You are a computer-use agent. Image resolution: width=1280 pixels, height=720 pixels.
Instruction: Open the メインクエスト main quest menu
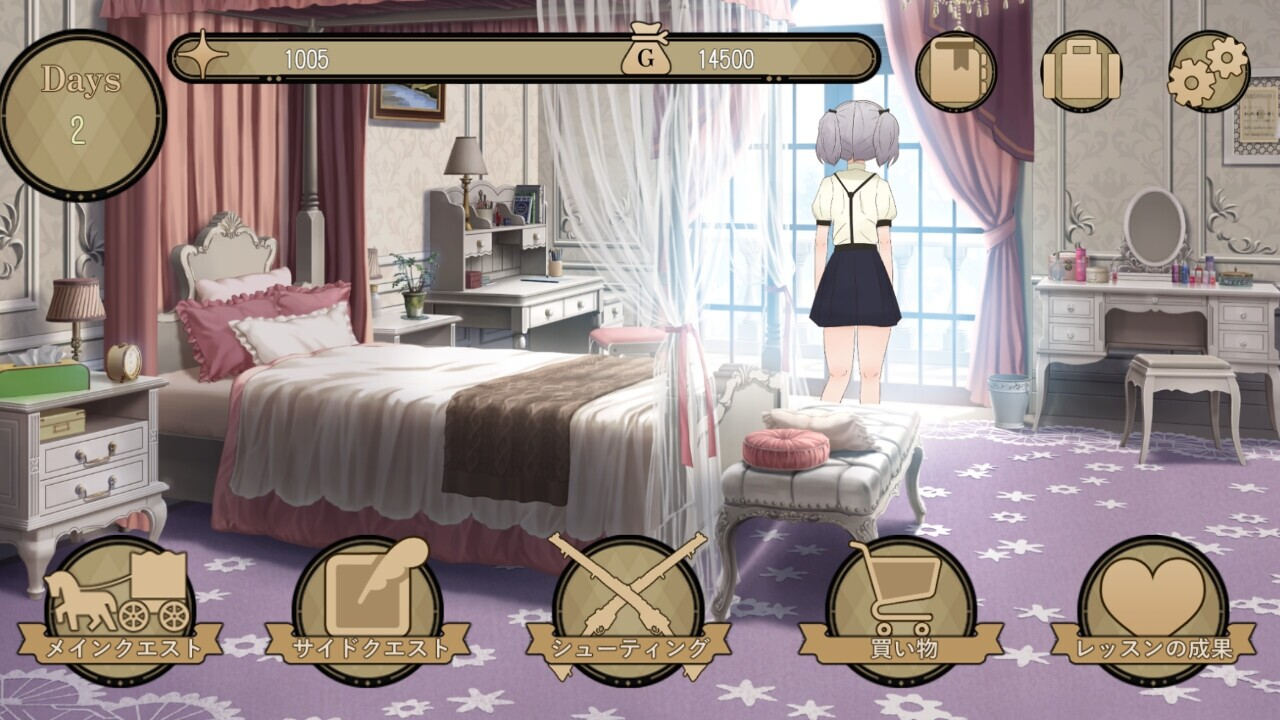[x=119, y=608]
